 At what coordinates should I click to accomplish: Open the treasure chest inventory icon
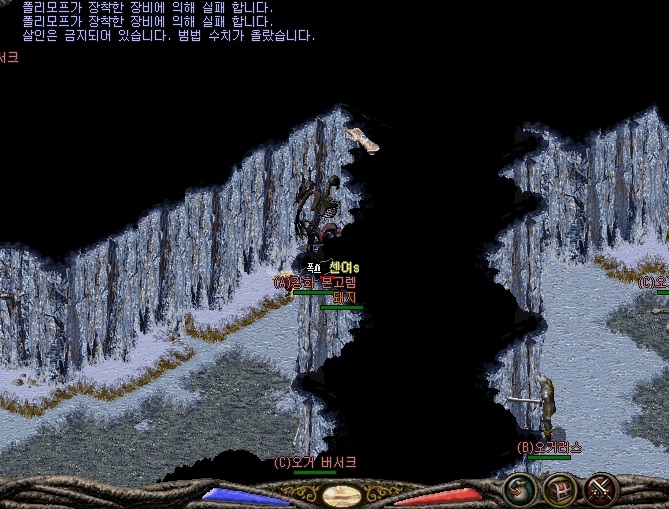560,489
